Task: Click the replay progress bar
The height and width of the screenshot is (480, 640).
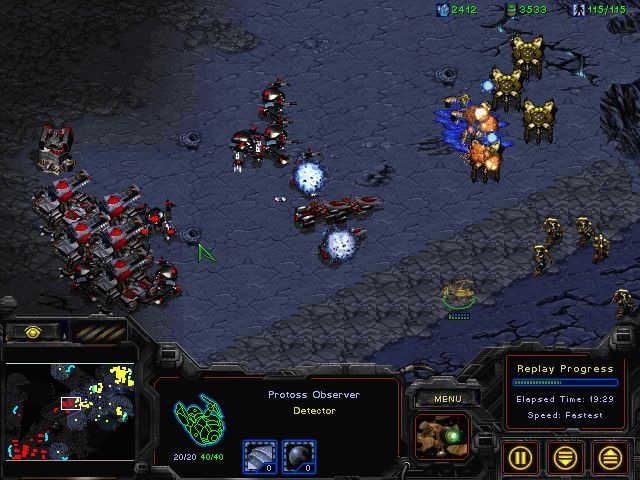Action: click(x=563, y=382)
